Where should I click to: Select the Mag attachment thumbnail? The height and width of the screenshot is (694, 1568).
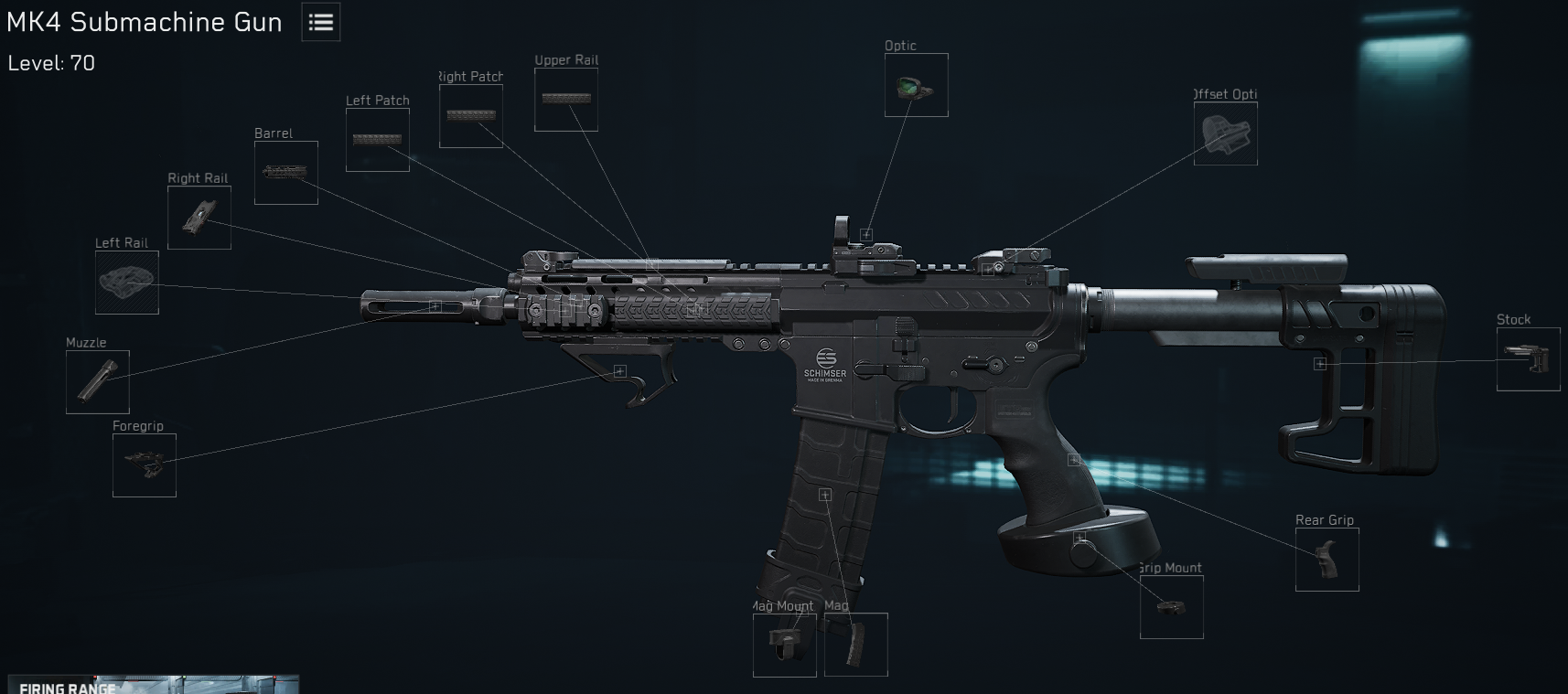click(x=856, y=645)
